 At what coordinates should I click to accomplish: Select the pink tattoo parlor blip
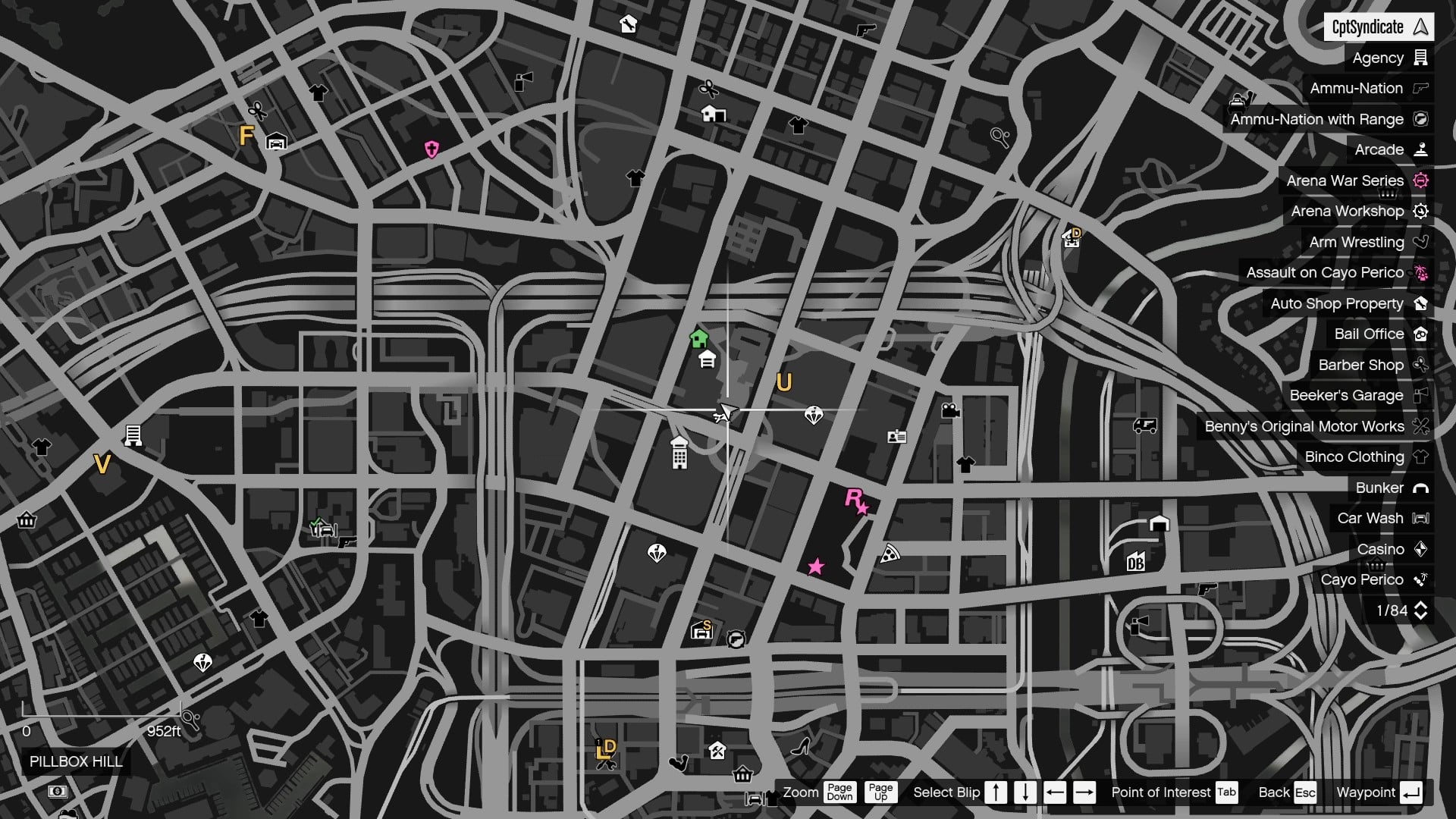click(x=431, y=149)
